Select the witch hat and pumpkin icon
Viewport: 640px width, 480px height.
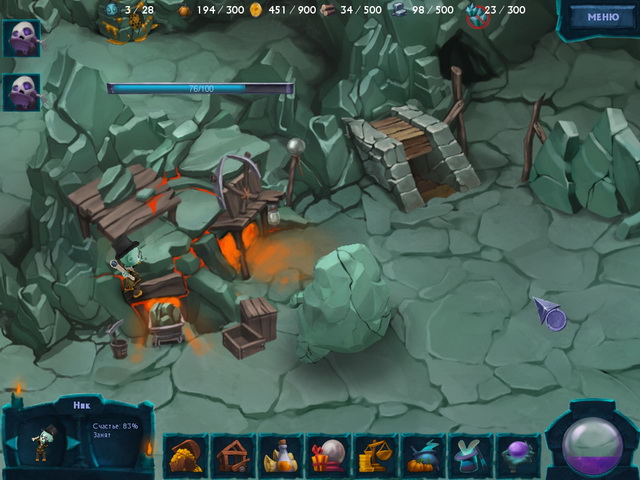pyautogui.click(x=424, y=454)
